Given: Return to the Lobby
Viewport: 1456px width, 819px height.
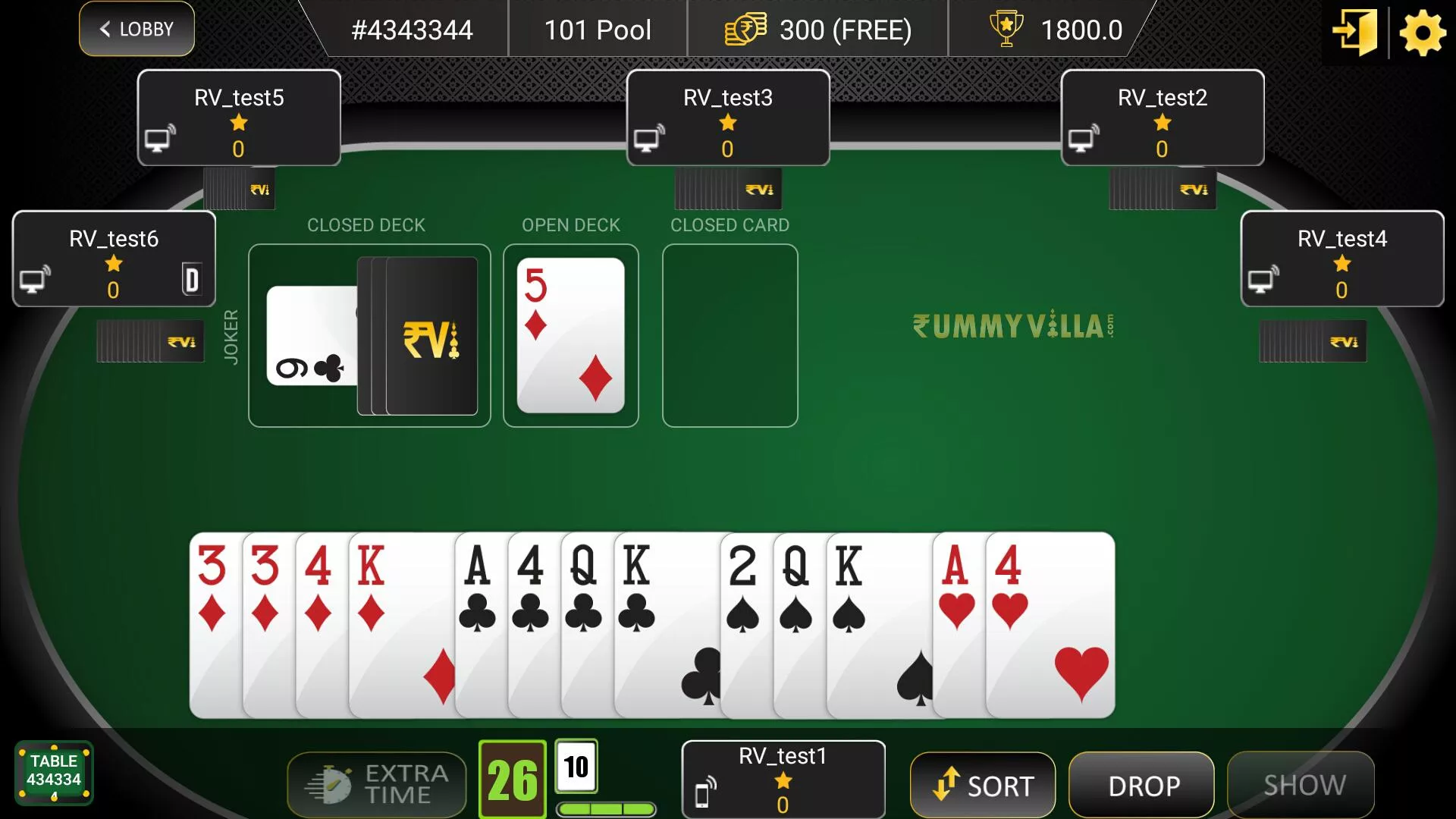Looking at the screenshot, I should pyautogui.click(x=136, y=29).
